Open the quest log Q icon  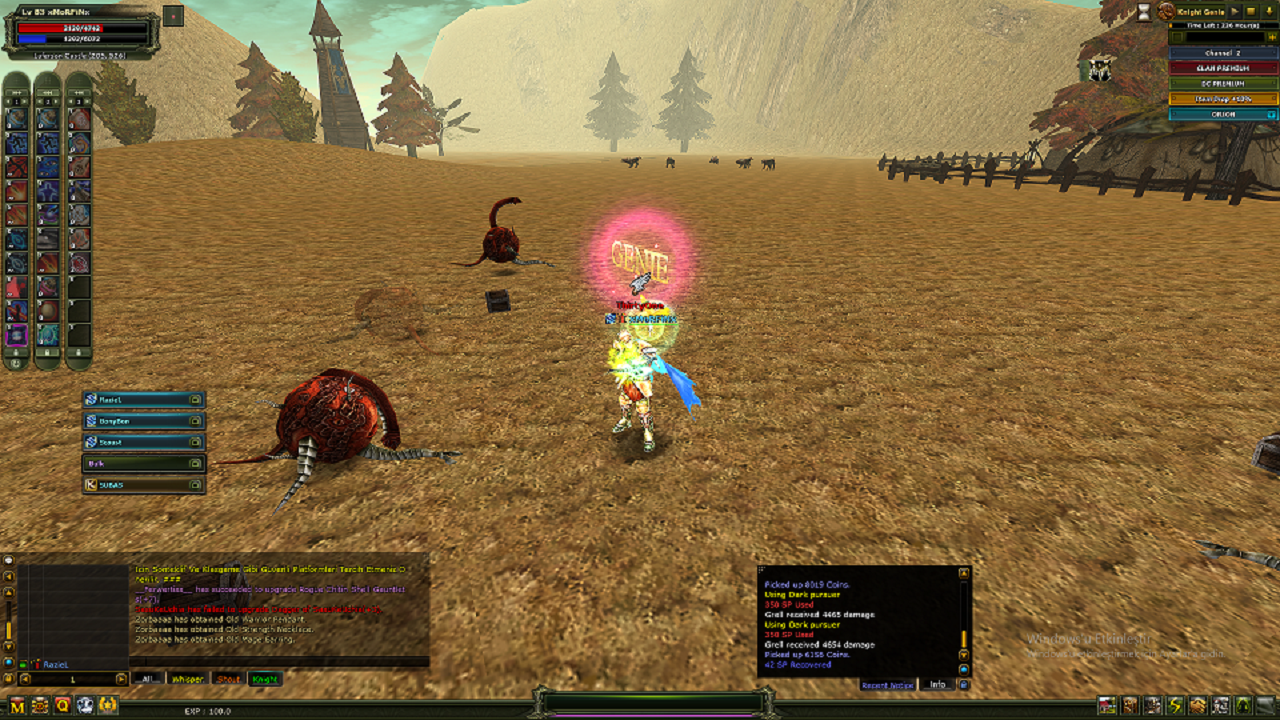(62, 706)
